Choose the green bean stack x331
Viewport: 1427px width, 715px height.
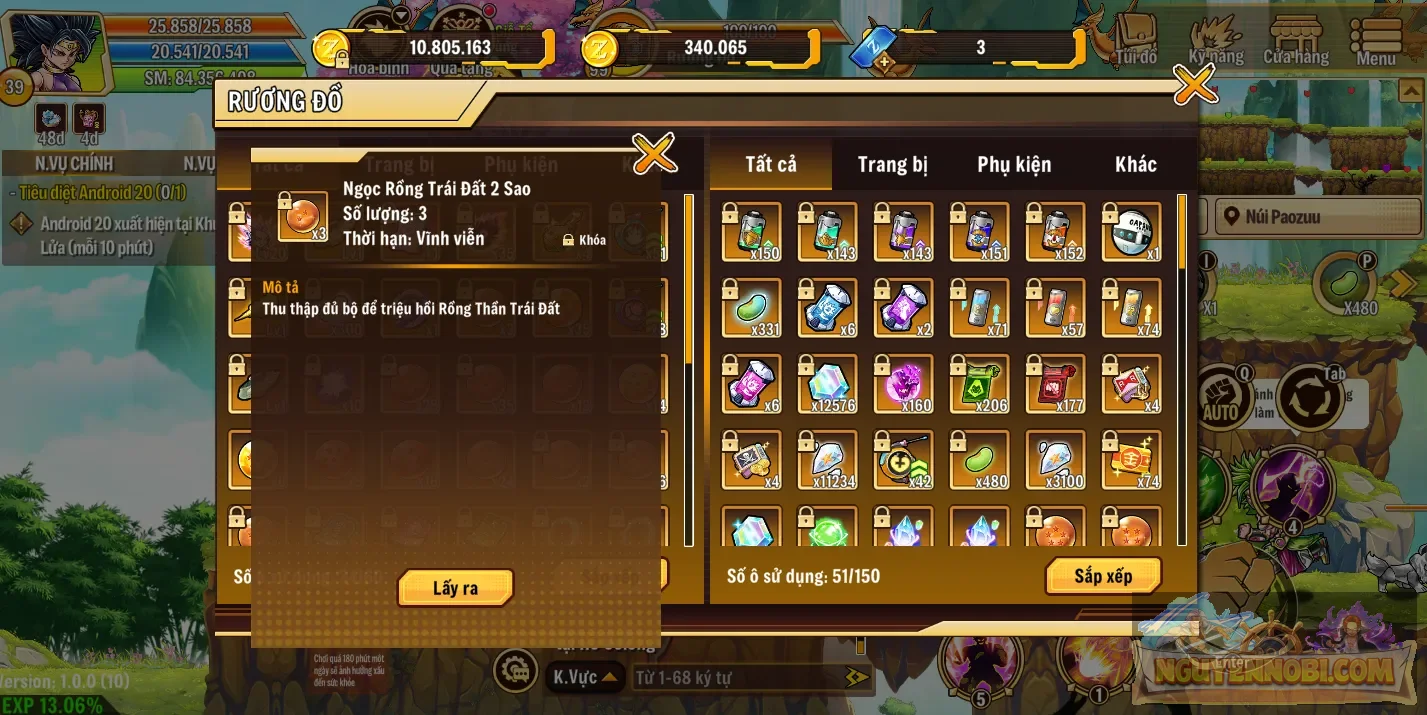coord(752,308)
